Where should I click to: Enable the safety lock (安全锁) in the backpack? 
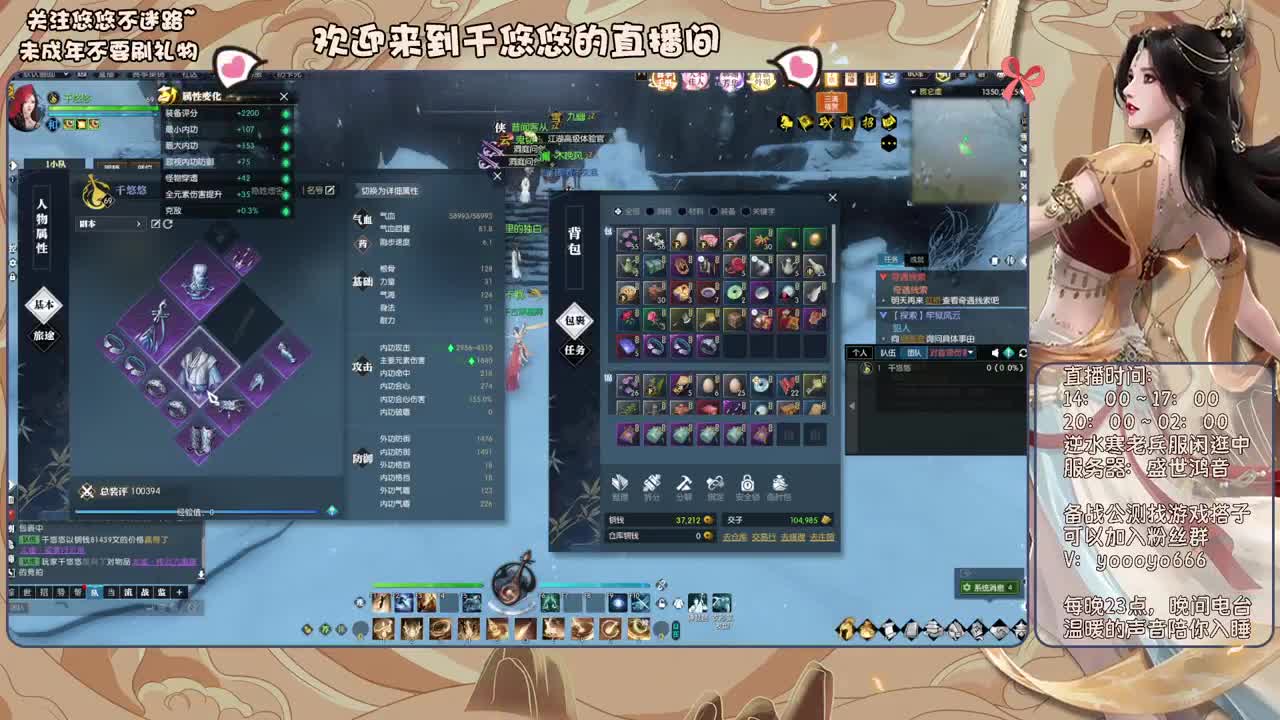(748, 481)
